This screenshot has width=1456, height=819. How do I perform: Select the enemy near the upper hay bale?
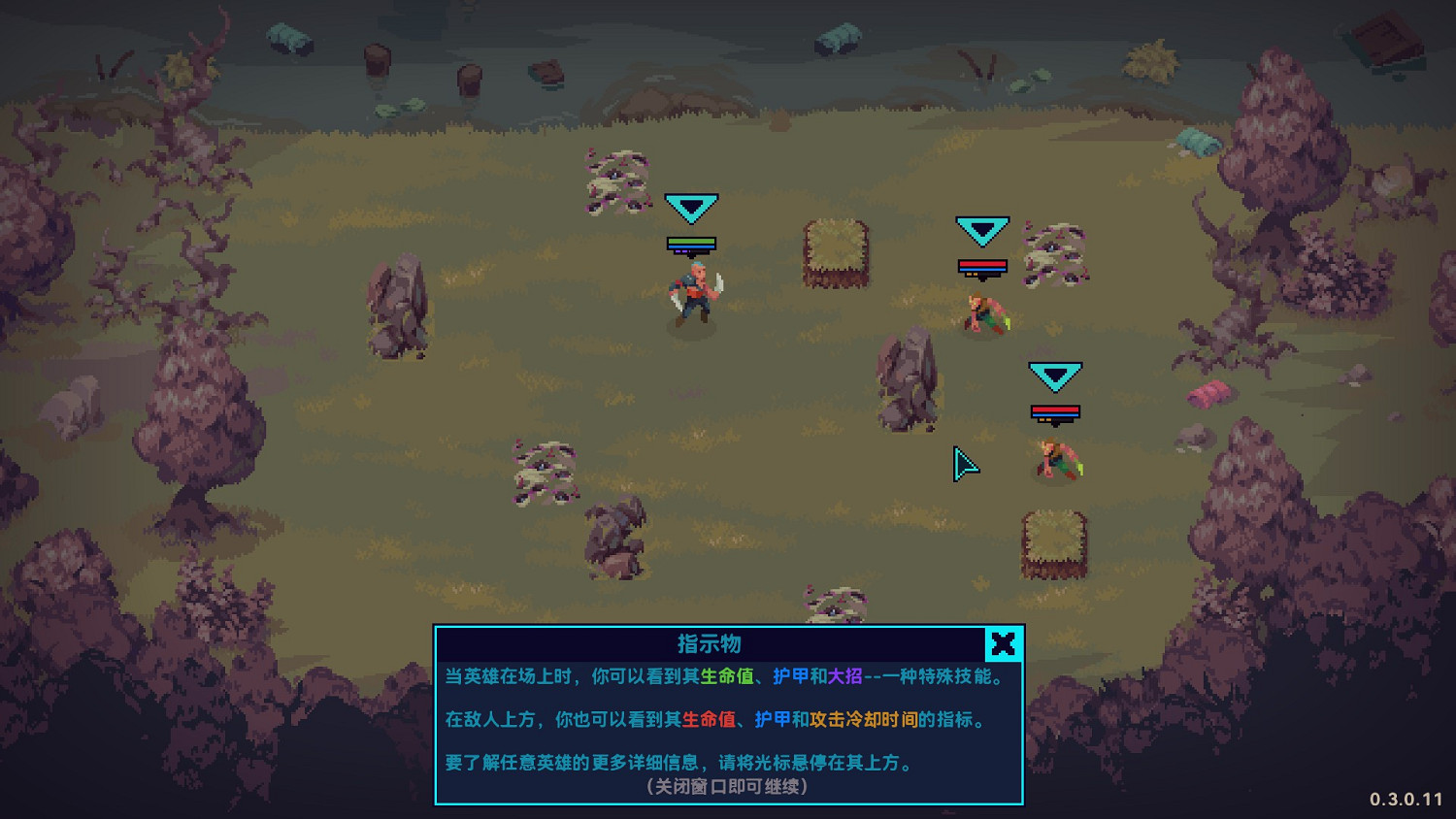pyautogui.click(x=982, y=311)
